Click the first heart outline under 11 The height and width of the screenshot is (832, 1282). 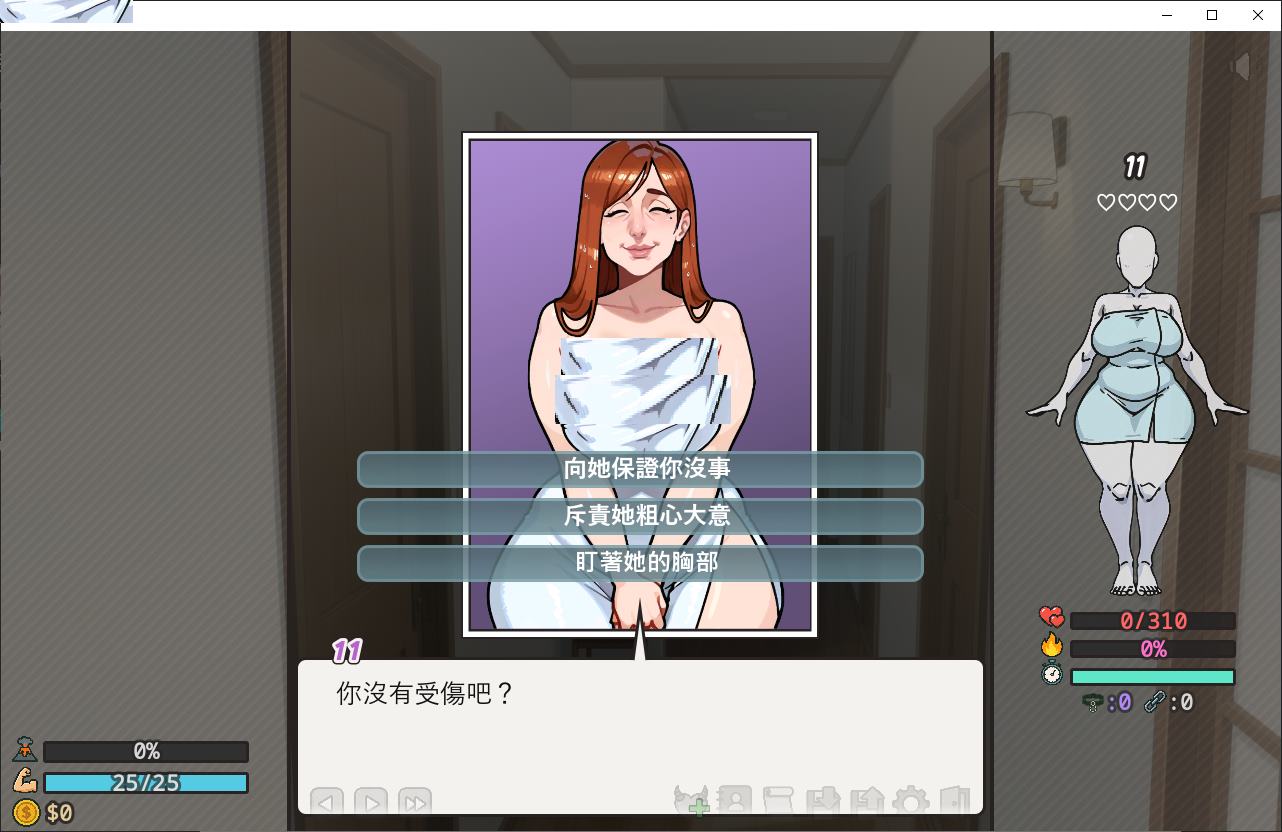point(1106,202)
